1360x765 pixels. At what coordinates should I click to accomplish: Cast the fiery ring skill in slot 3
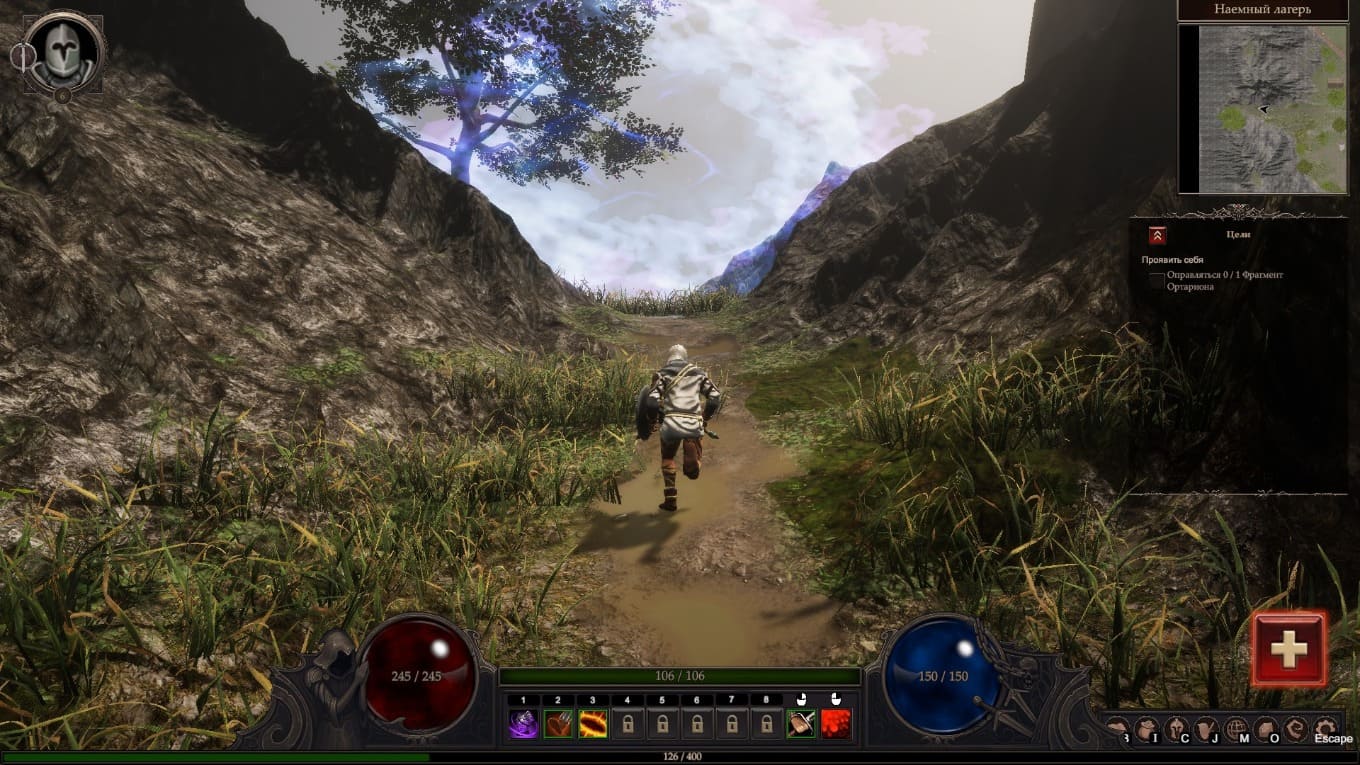(x=593, y=723)
